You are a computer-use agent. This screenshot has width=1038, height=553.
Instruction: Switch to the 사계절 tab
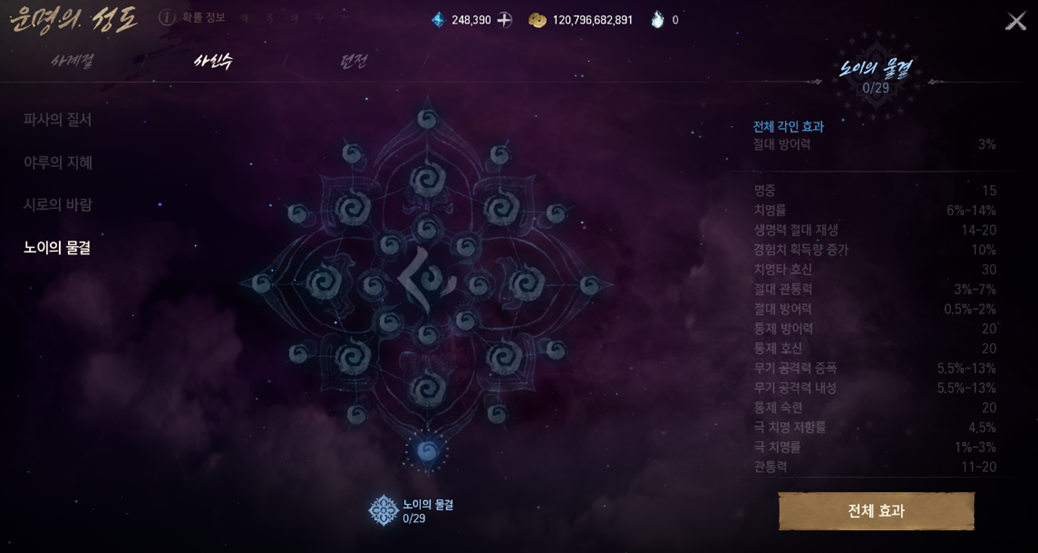coord(72,61)
